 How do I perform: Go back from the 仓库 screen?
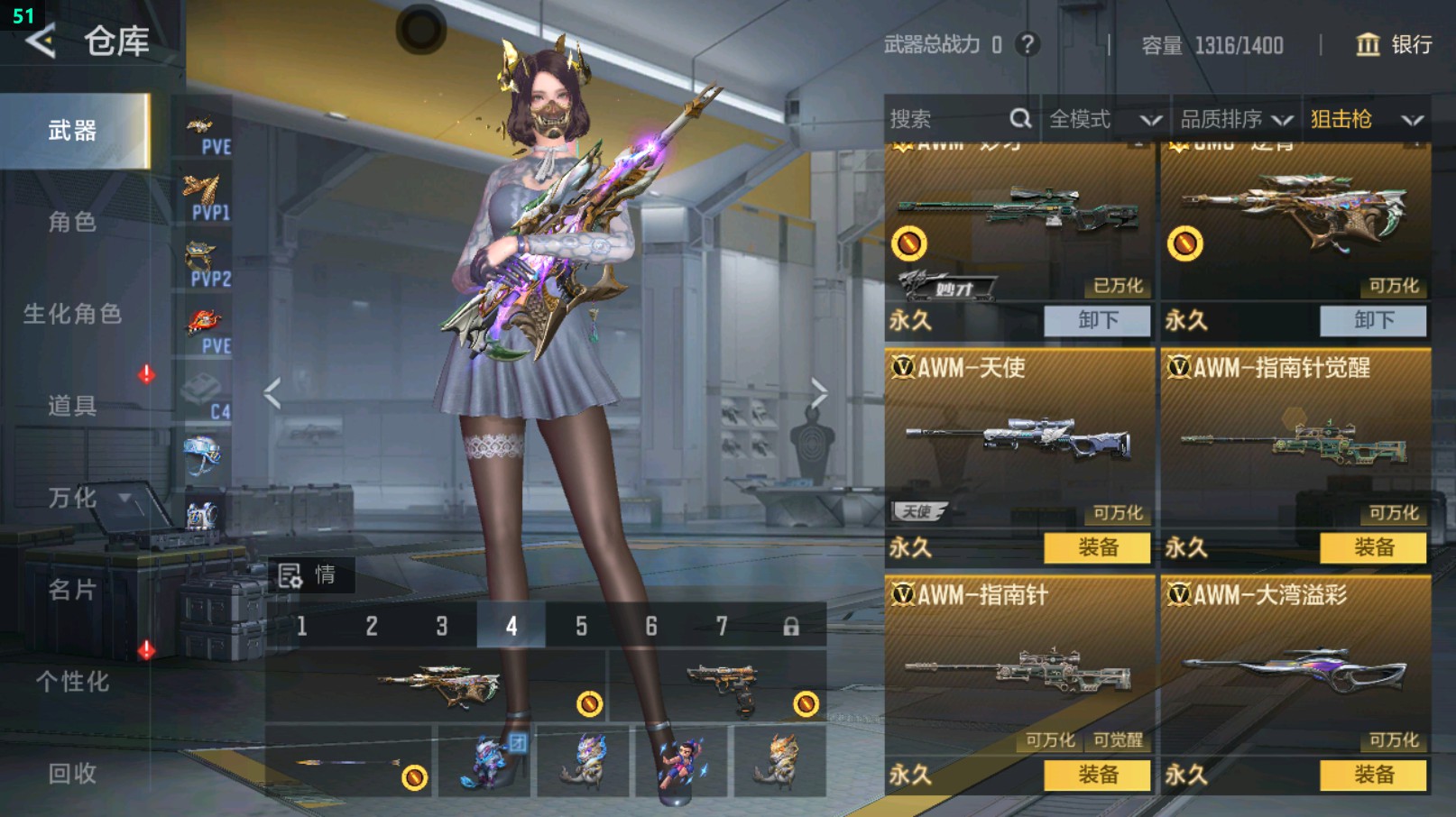point(41,41)
